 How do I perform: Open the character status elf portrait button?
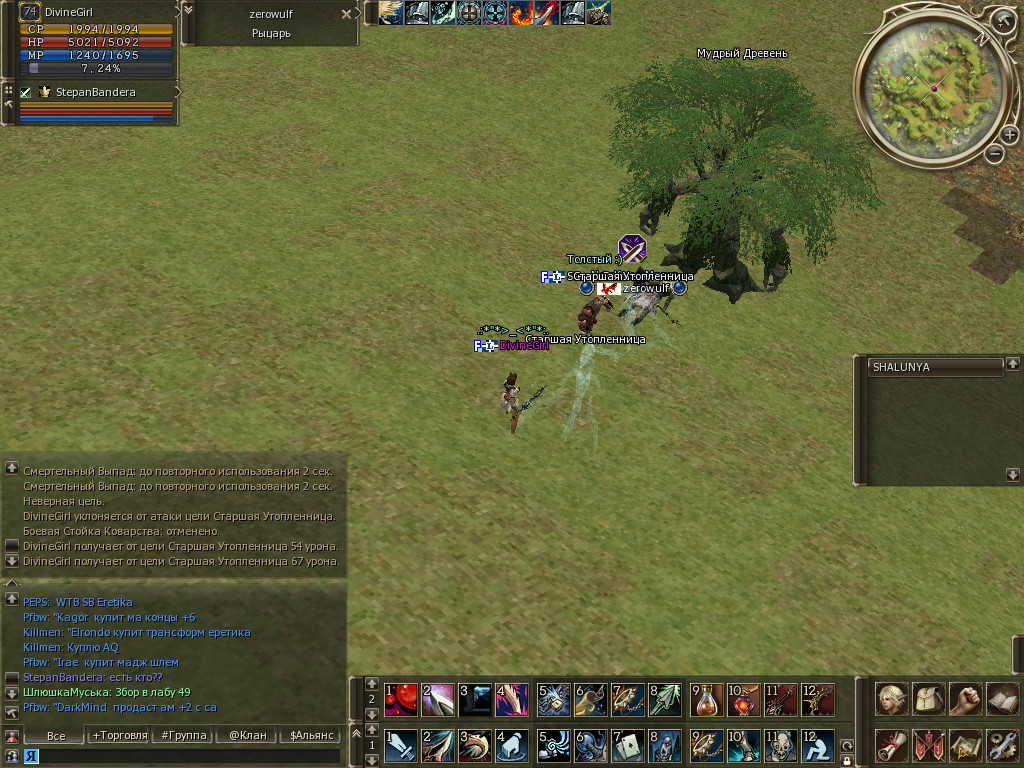[x=892, y=698]
